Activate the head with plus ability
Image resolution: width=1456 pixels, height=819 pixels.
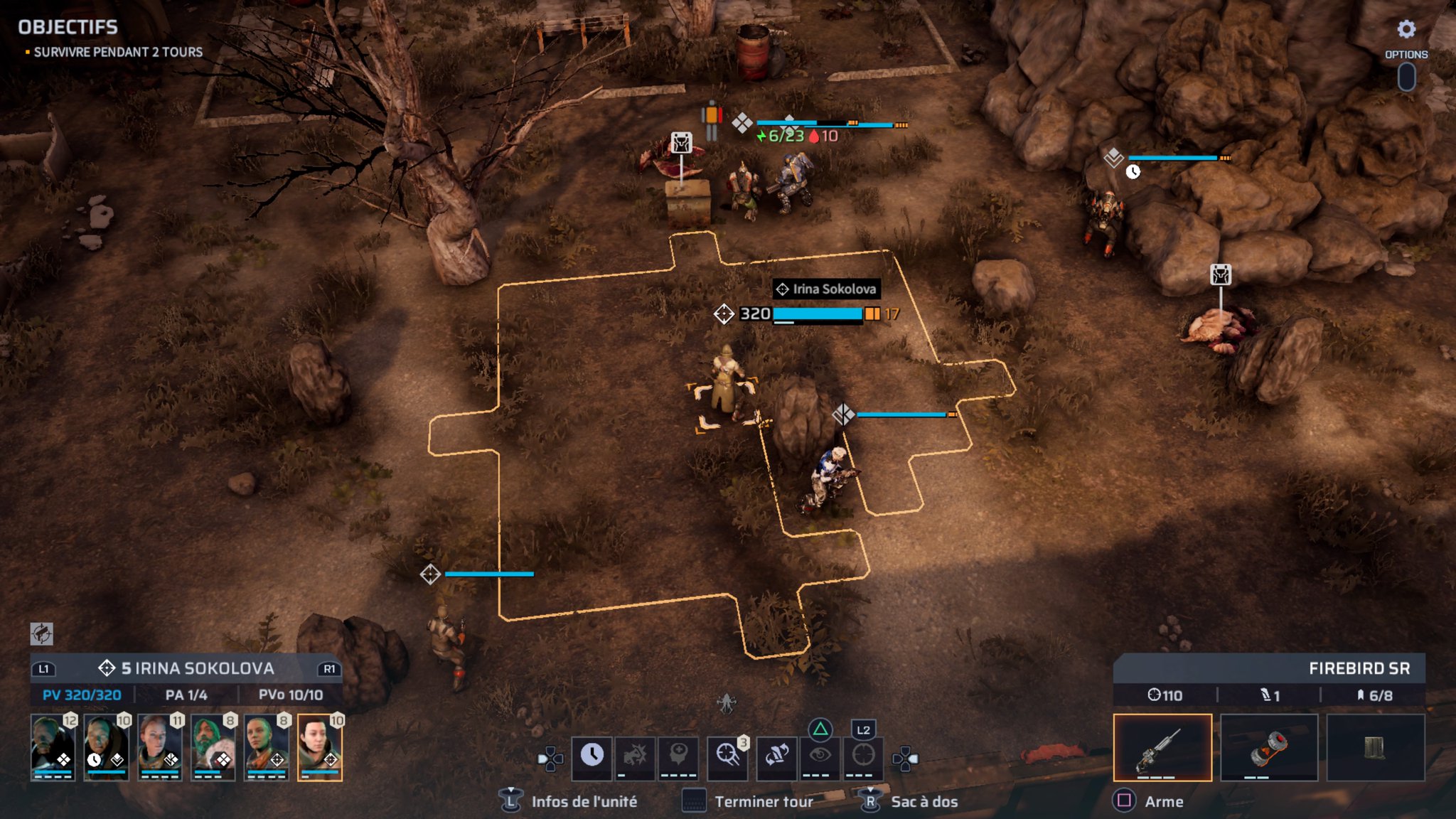tap(678, 756)
